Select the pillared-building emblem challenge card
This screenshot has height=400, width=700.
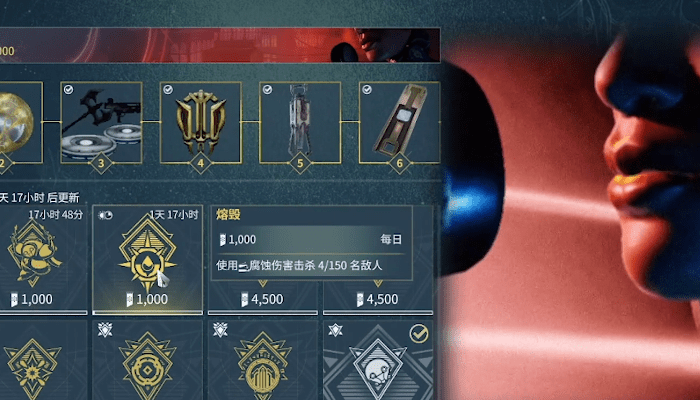(x=263, y=362)
